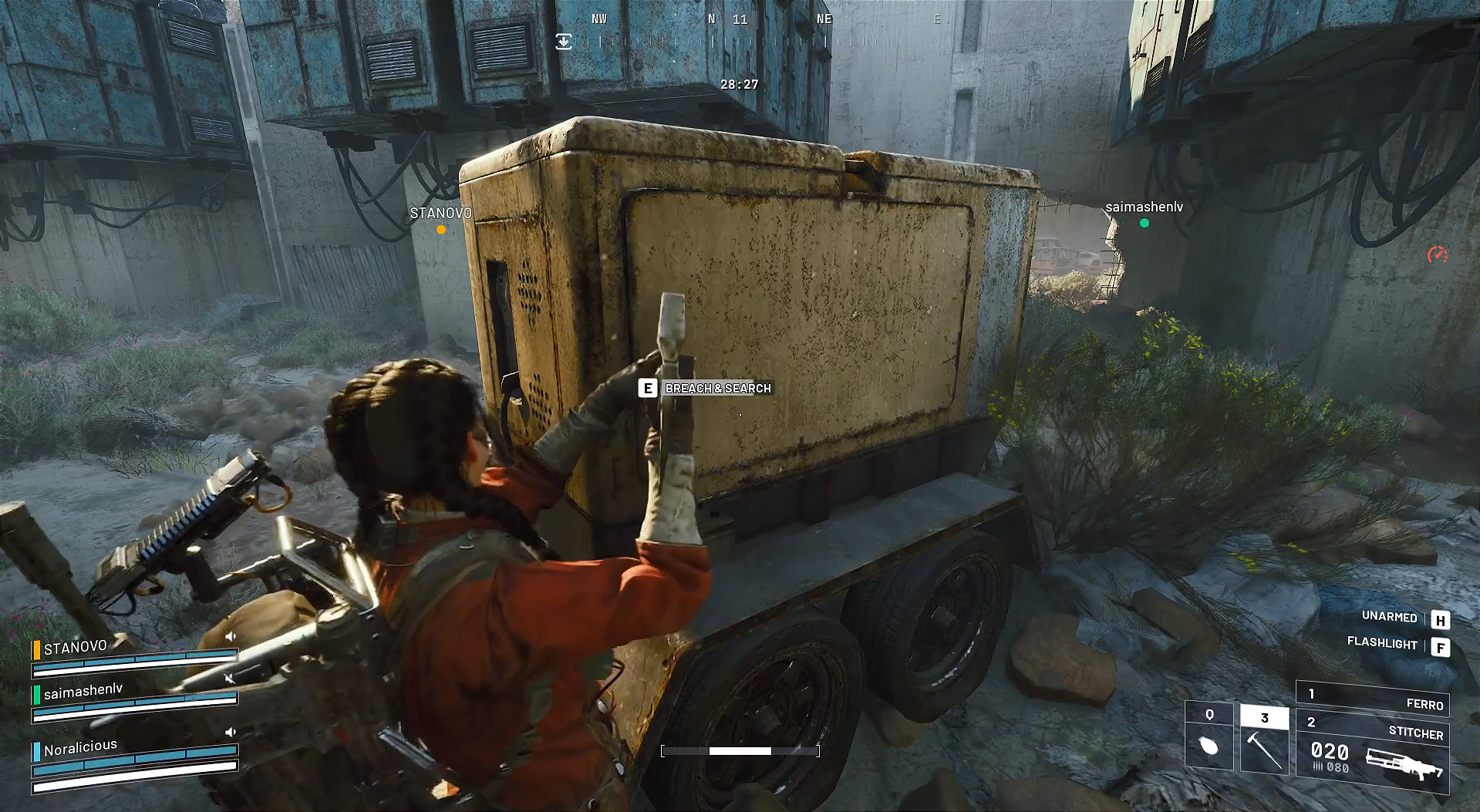Click the unarmed H keybind indicator
The width and height of the screenshot is (1480, 812).
pyautogui.click(x=1441, y=621)
